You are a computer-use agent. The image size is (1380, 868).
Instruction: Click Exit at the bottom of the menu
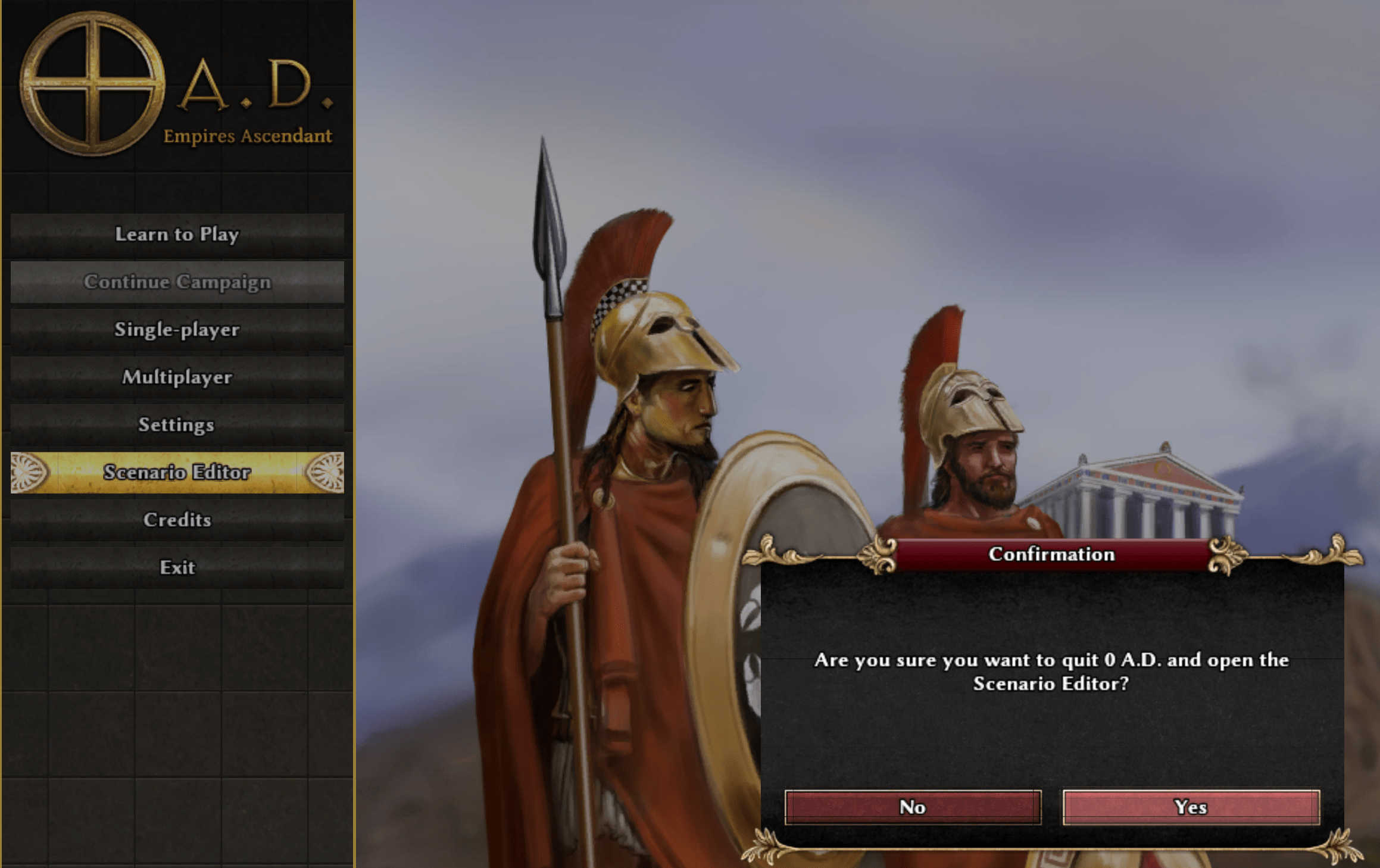click(x=177, y=567)
